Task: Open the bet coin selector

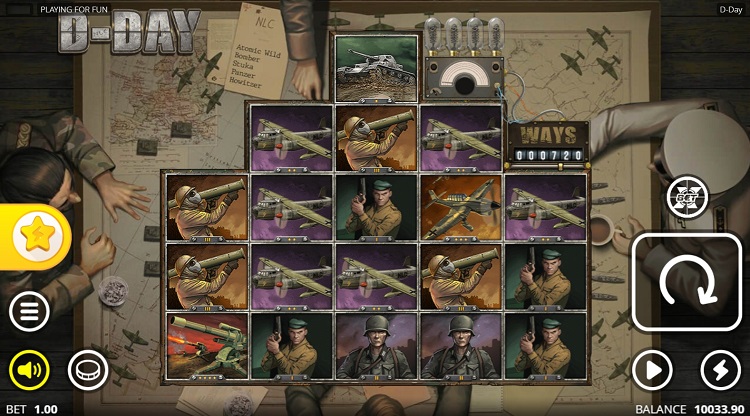Action: click(x=87, y=371)
